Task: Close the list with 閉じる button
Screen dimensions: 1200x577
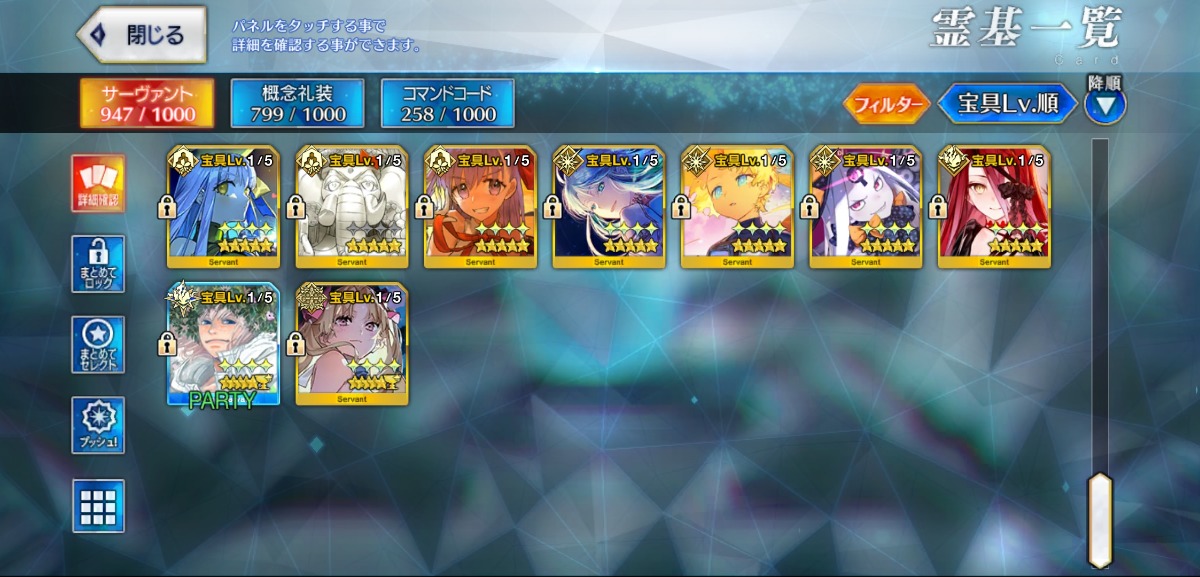Action: pyautogui.click(x=142, y=35)
